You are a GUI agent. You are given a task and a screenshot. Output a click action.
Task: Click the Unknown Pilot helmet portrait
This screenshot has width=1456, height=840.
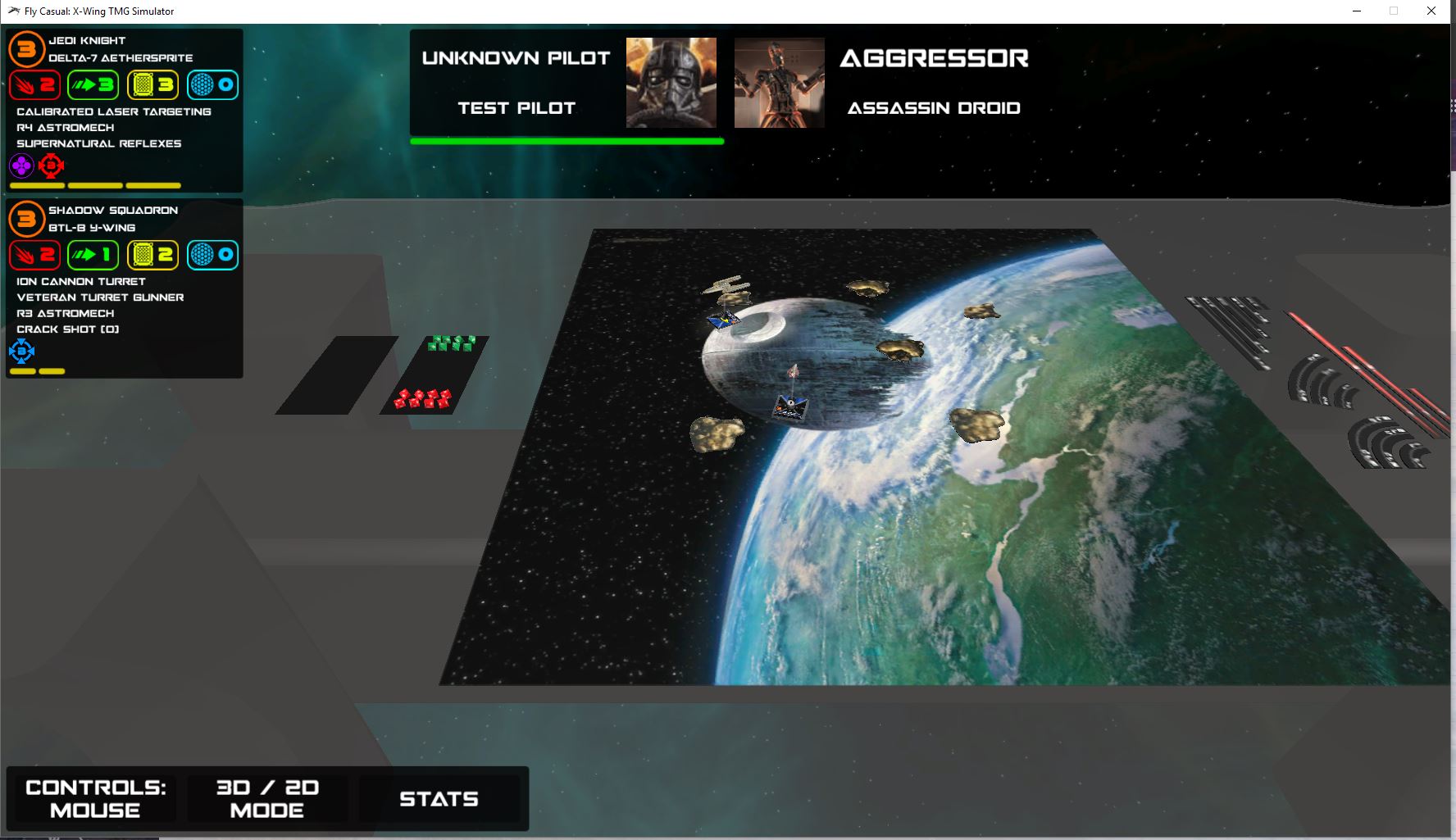671,83
